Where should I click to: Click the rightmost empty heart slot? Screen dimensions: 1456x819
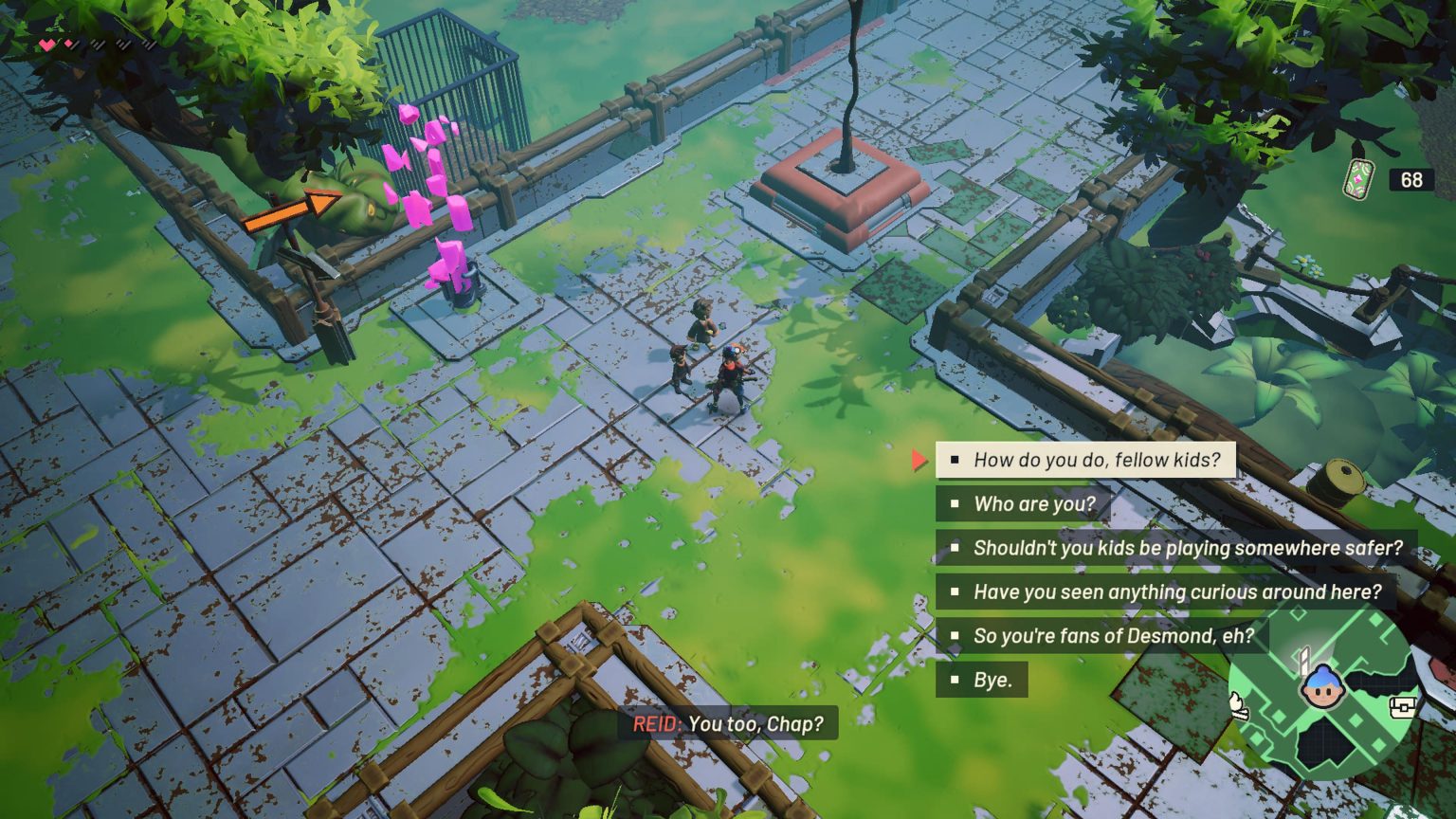click(x=149, y=44)
